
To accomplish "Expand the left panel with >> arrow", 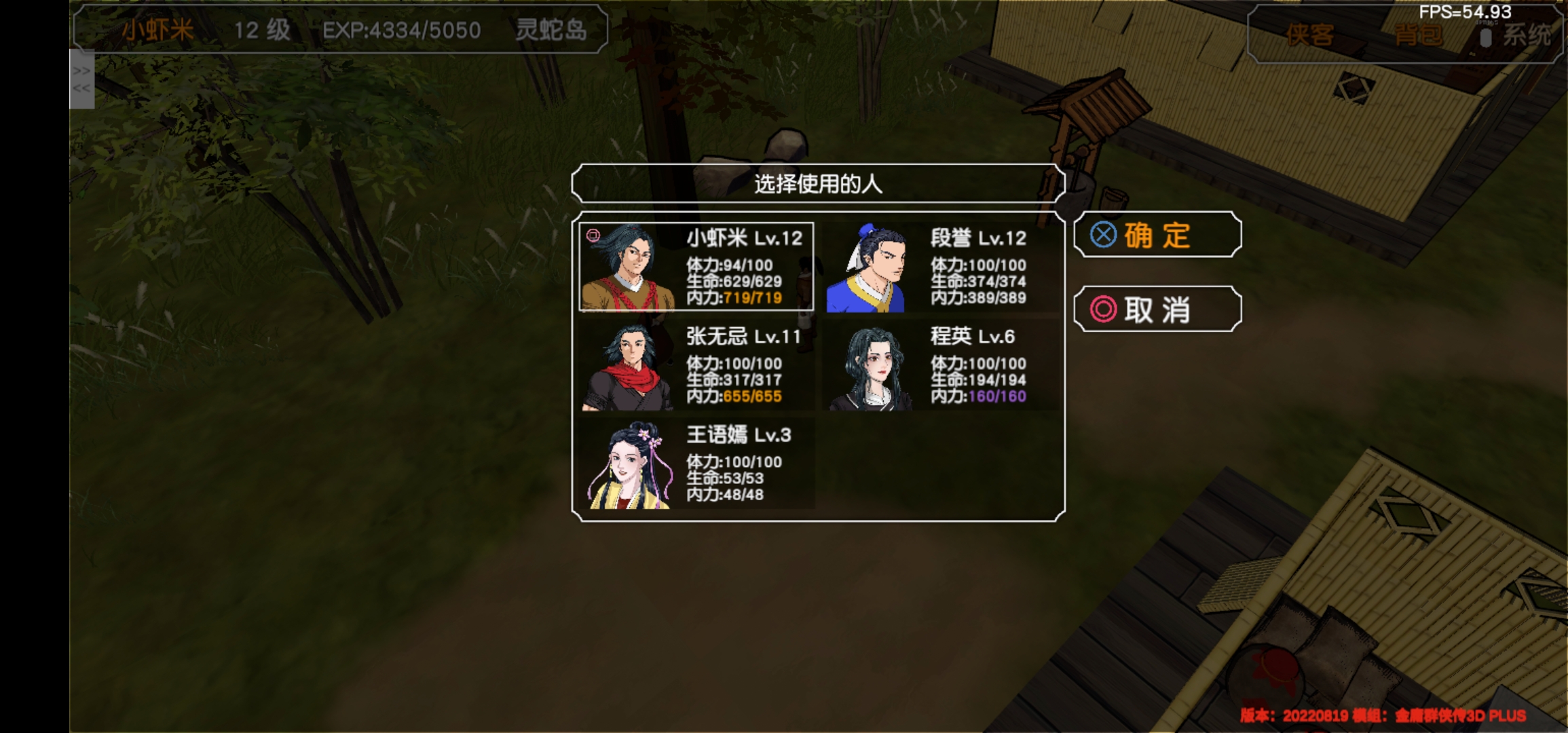I will (x=83, y=70).
